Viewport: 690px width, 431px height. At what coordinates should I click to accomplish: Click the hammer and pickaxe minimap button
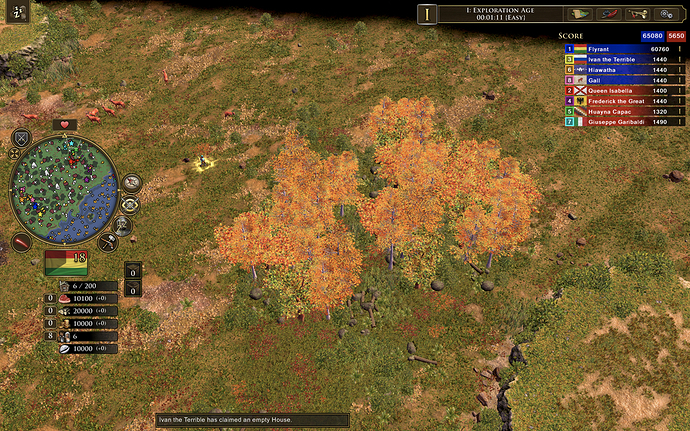point(110,241)
